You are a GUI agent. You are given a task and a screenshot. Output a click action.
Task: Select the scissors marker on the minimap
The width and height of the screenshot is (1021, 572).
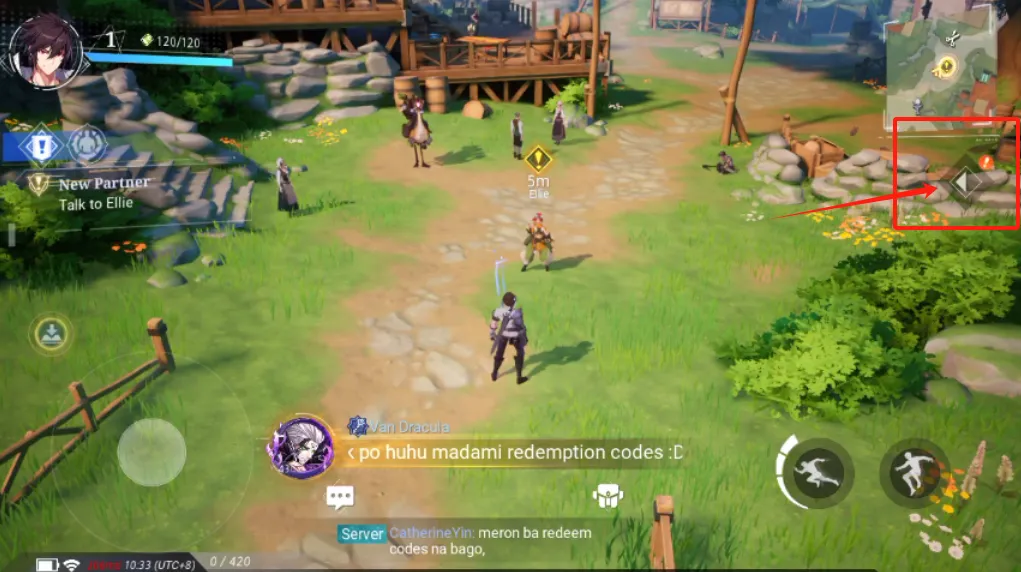[x=951, y=39]
